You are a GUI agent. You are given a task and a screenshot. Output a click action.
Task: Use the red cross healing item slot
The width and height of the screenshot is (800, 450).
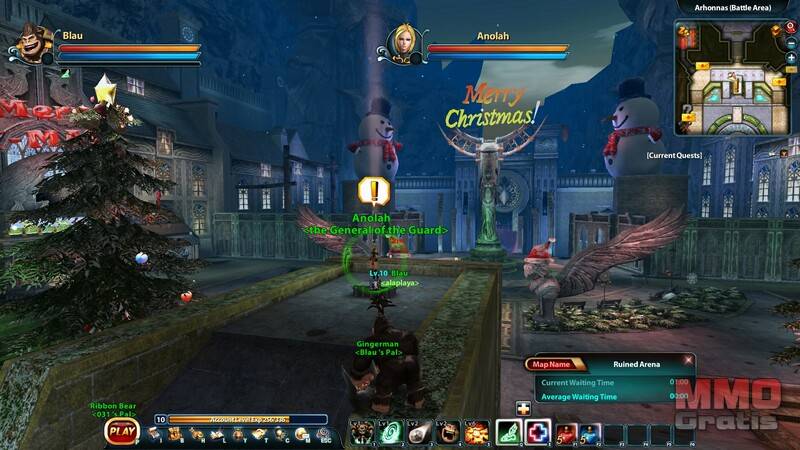538,432
